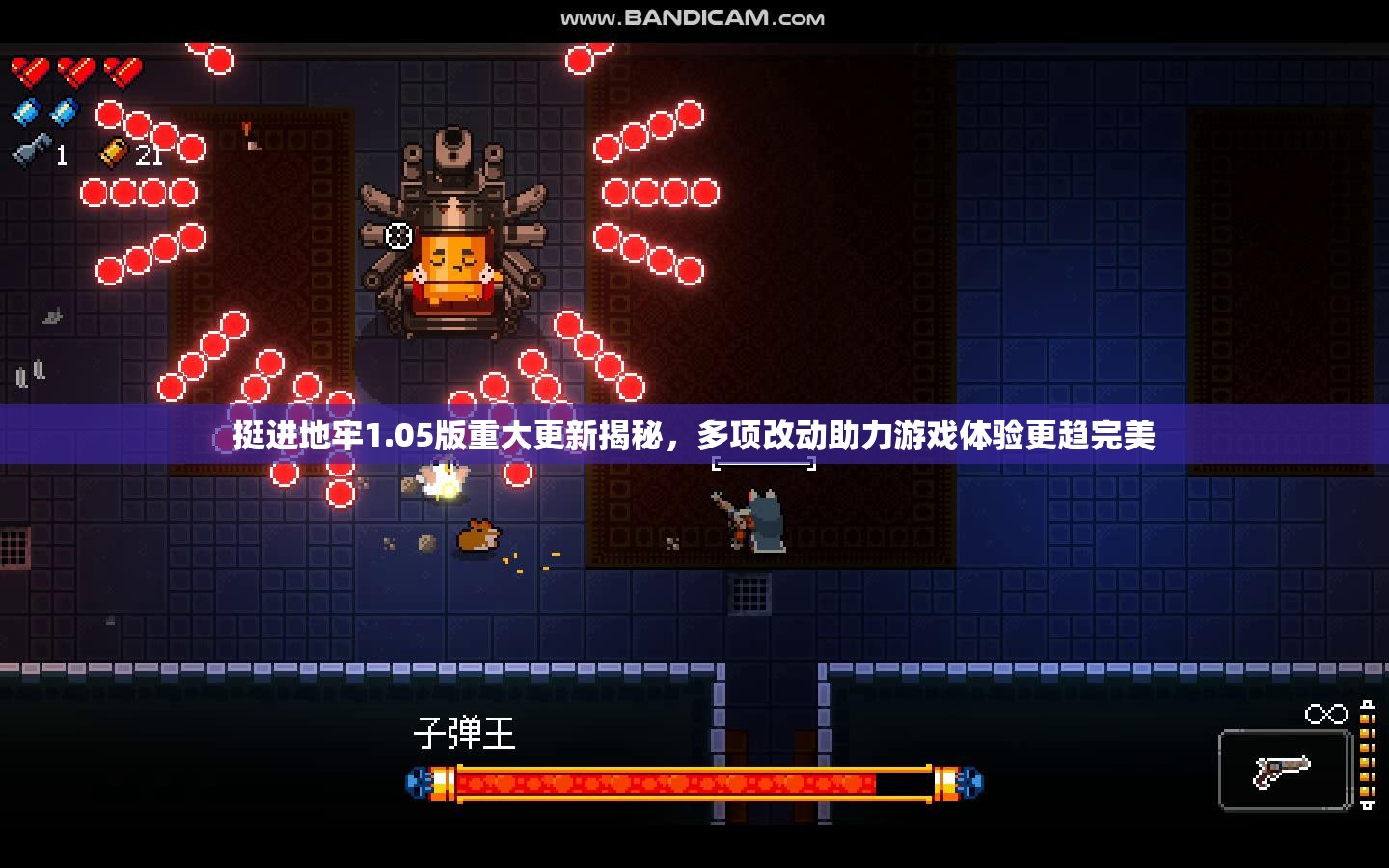Click the third heart icon
1389x868 pixels.
(x=121, y=68)
